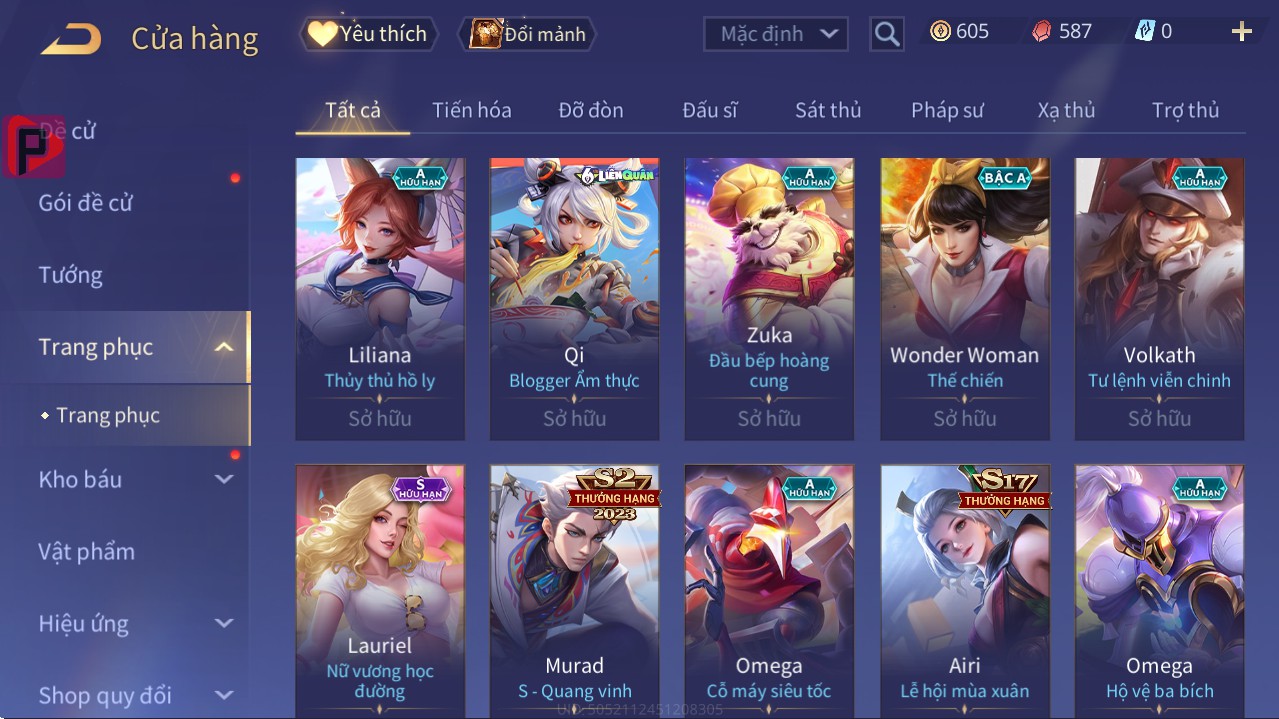Switch to the Đỡ đòn tab

point(590,110)
